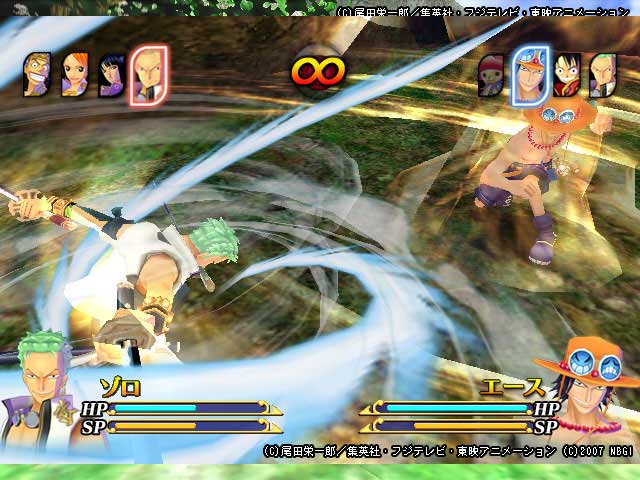Click the red-outlined active fighter icon
Image resolution: width=640 pixels, height=480 pixels.
150,75
